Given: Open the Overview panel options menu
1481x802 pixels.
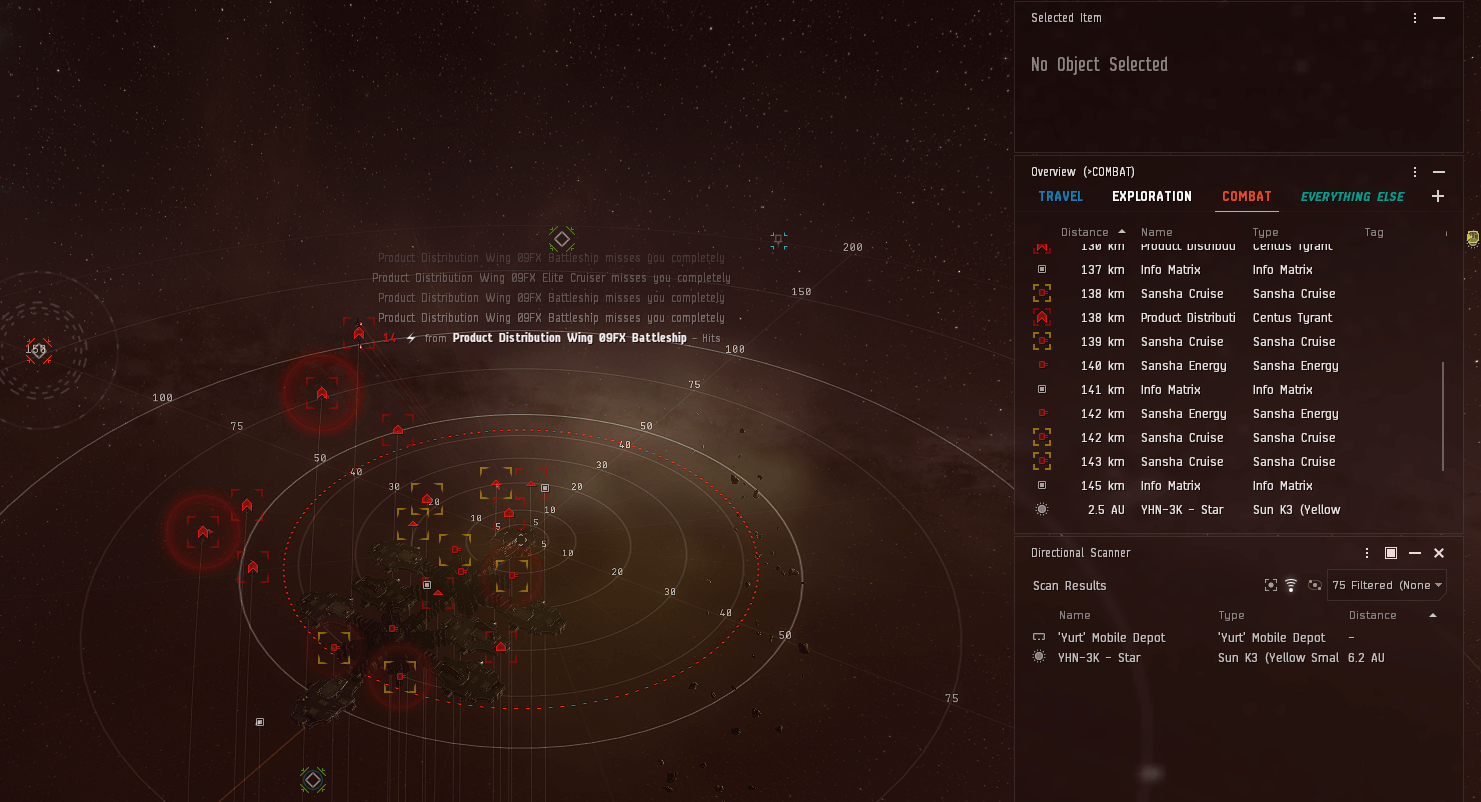Looking at the screenshot, I should click(x=1414, y=171).
